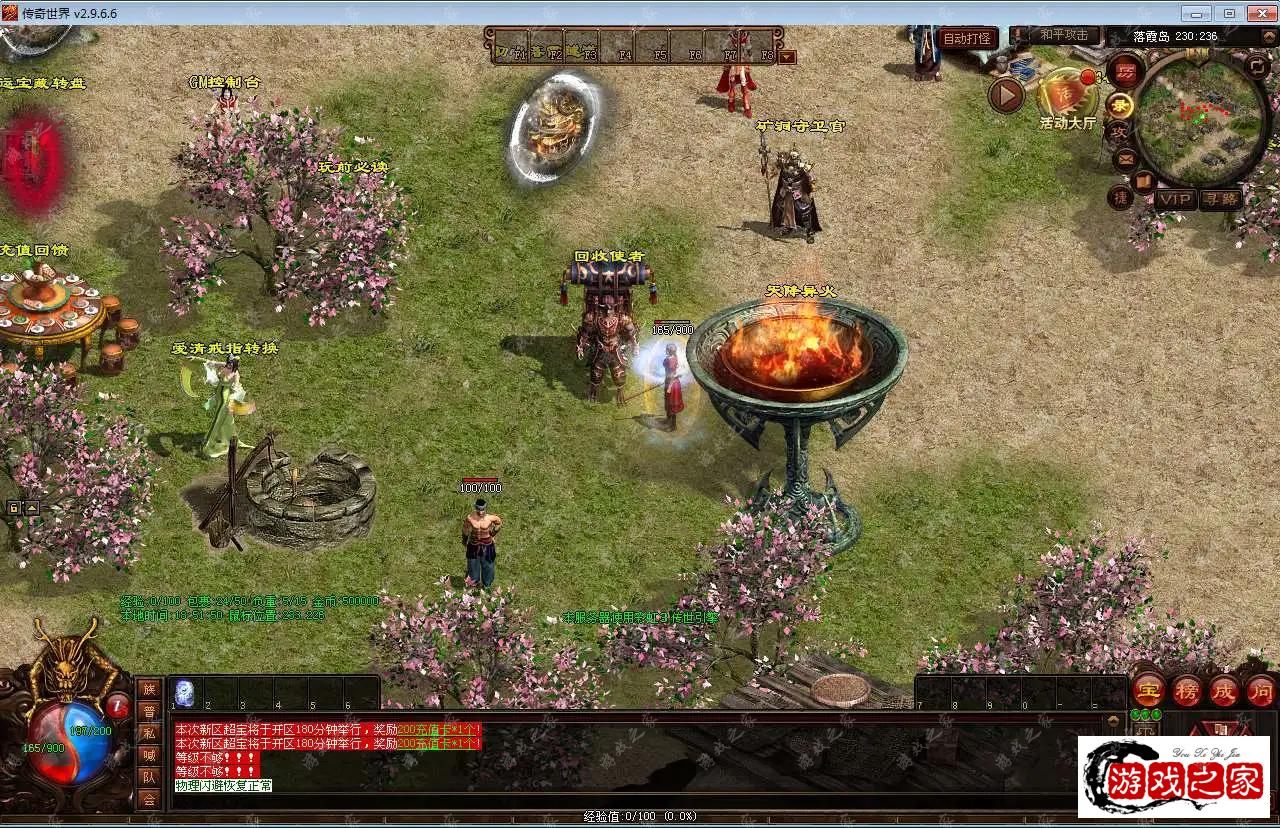The width and height of the screenshot is (1280, 828).
Task: Open the VIP panel
Action: 1174,199
